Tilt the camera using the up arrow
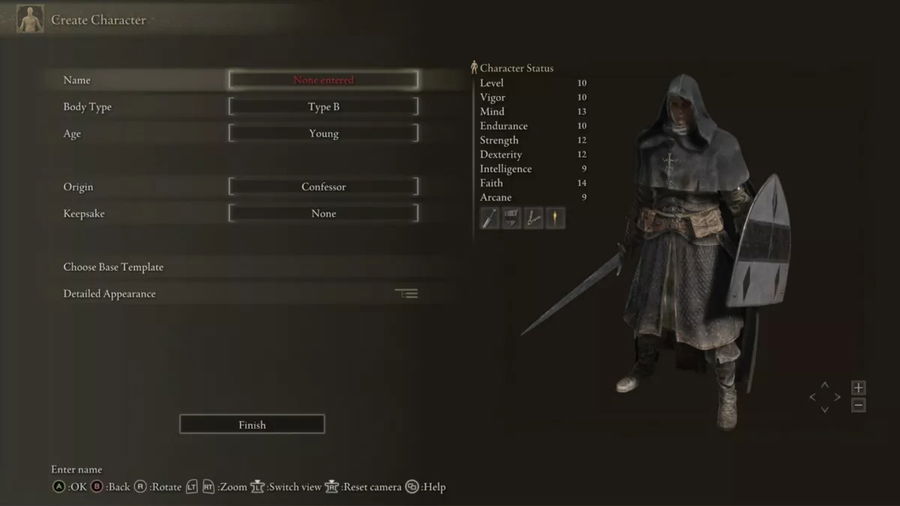Screen dimensions: 900x506 pos(825,385)
